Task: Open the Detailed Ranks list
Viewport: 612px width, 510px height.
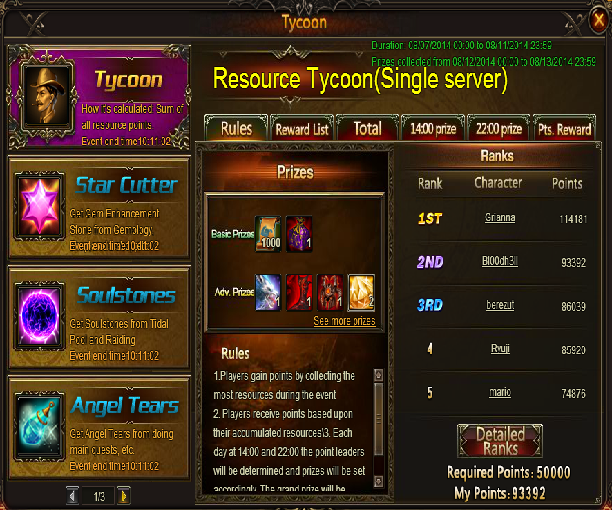Action: tap(499, 441)
